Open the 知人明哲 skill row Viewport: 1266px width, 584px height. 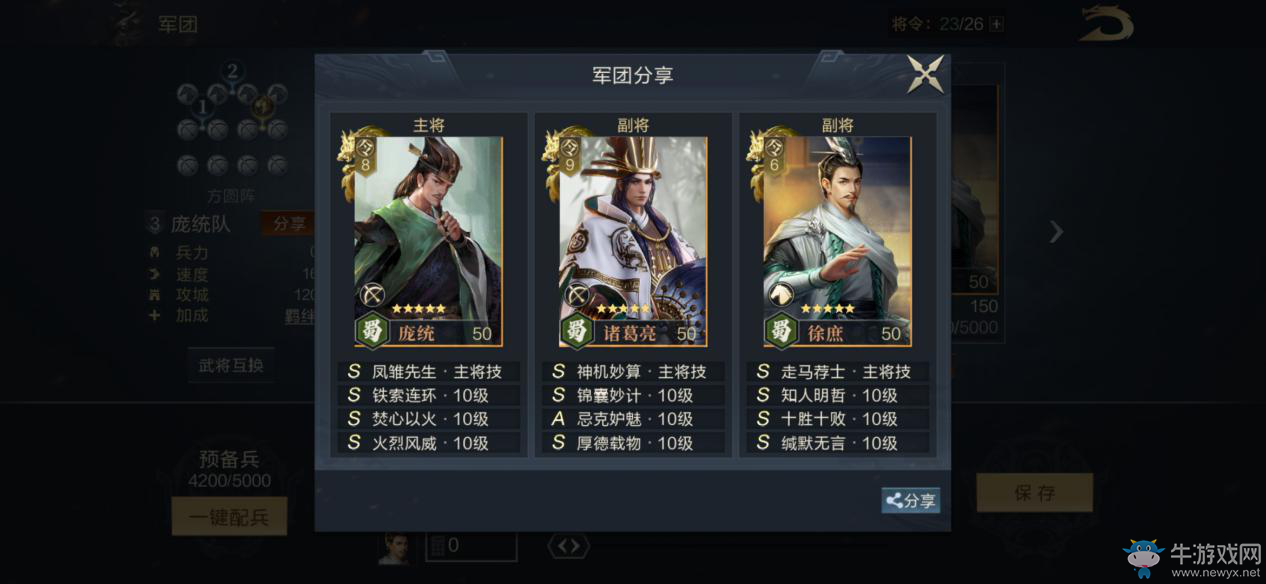838,395
